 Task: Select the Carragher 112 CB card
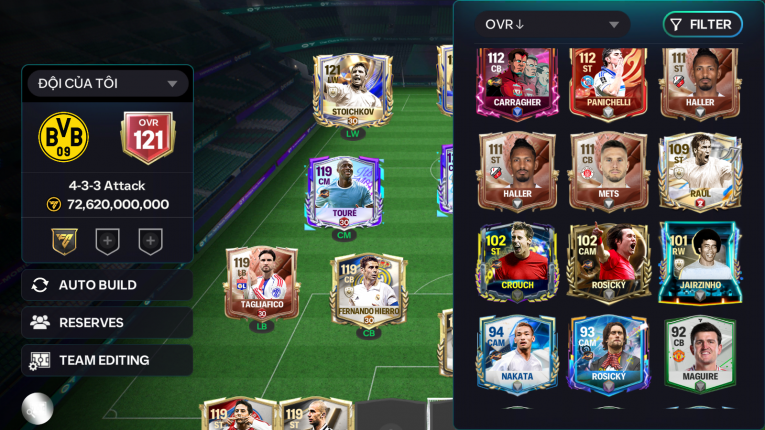pos(517,82)
